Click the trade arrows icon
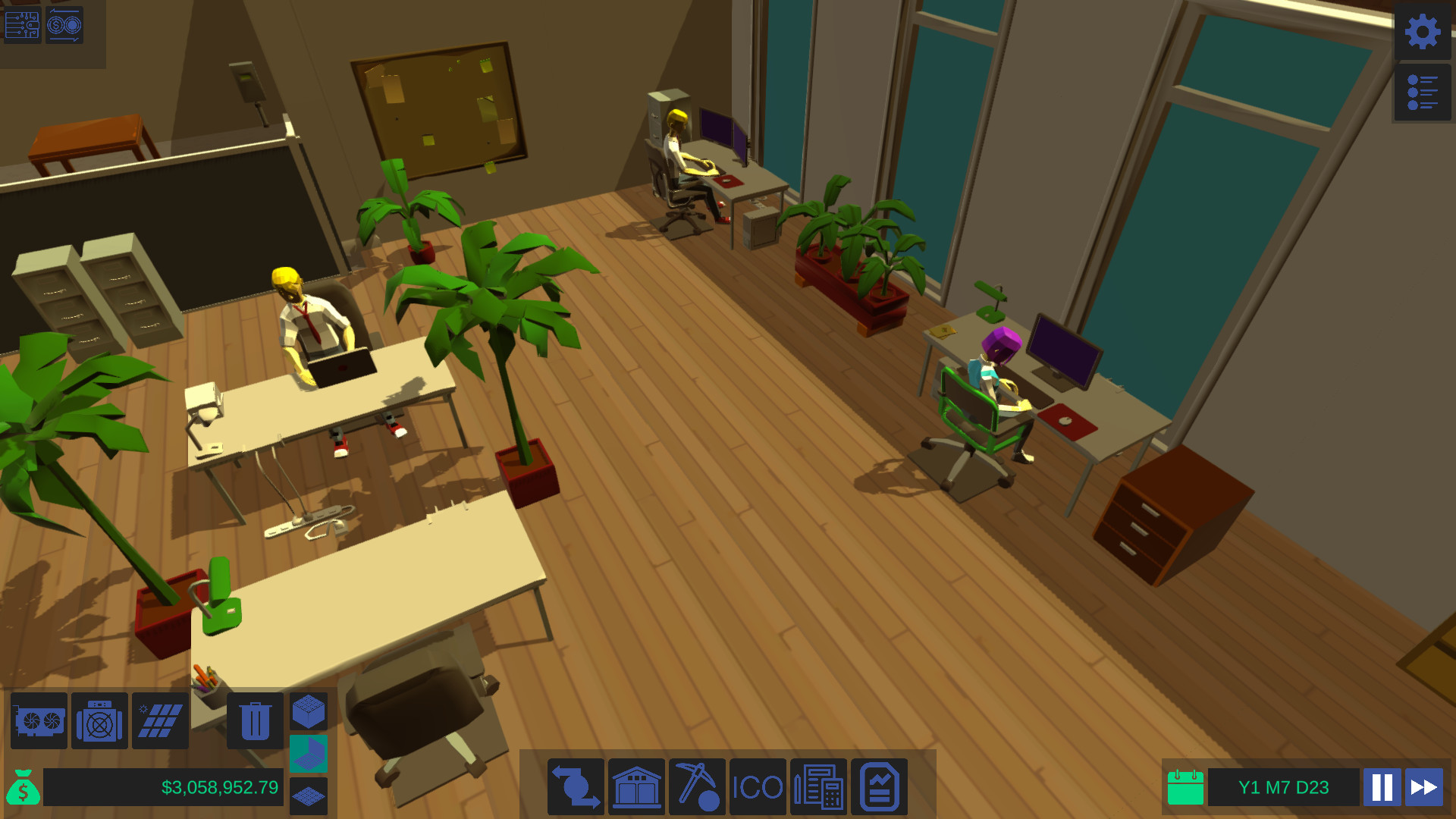Screen dimensions: 1456x819 click(x=576, y=787)
